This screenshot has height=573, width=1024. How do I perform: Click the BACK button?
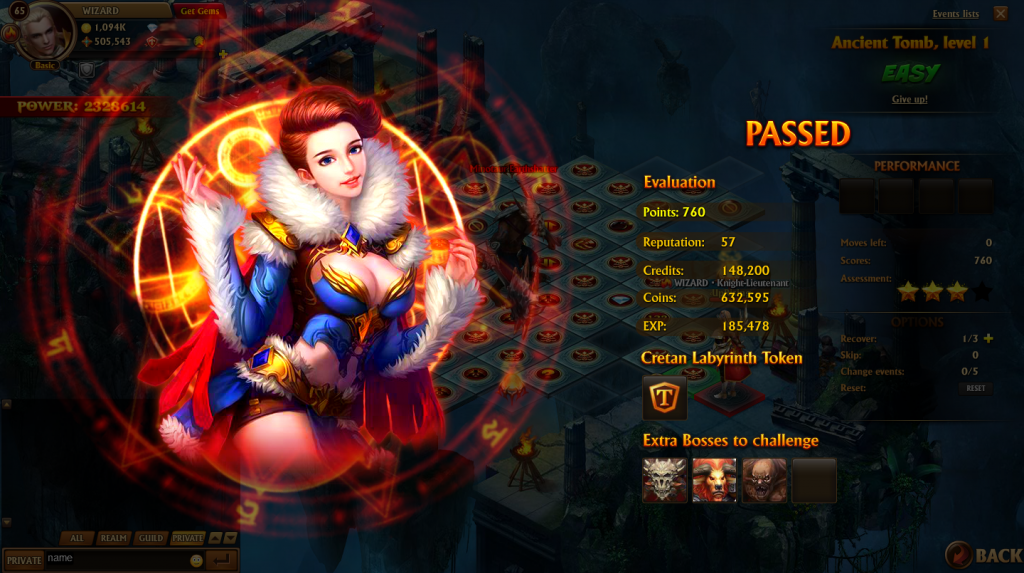pyautogui.click(x=984, y=555)
